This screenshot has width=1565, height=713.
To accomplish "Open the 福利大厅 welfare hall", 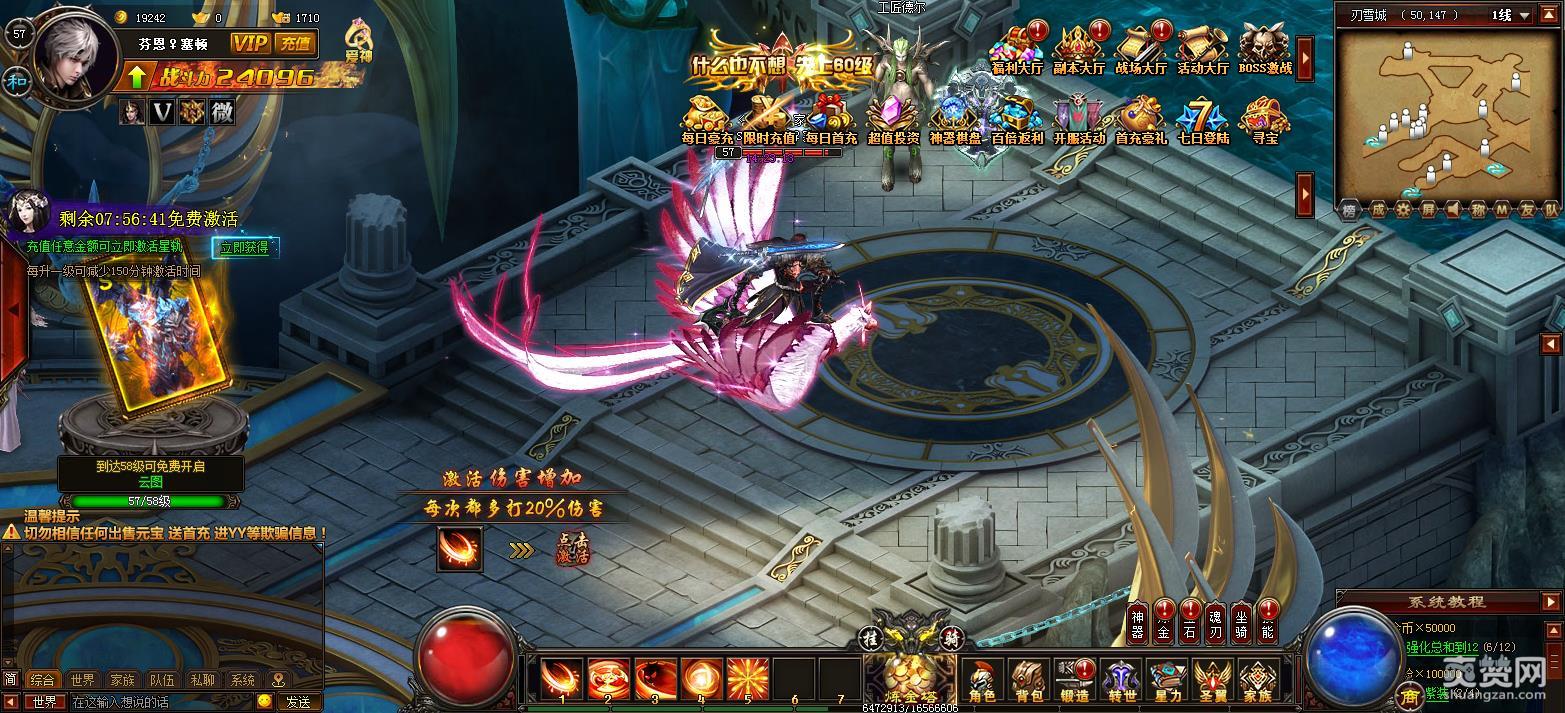I will pos(1016,50).
